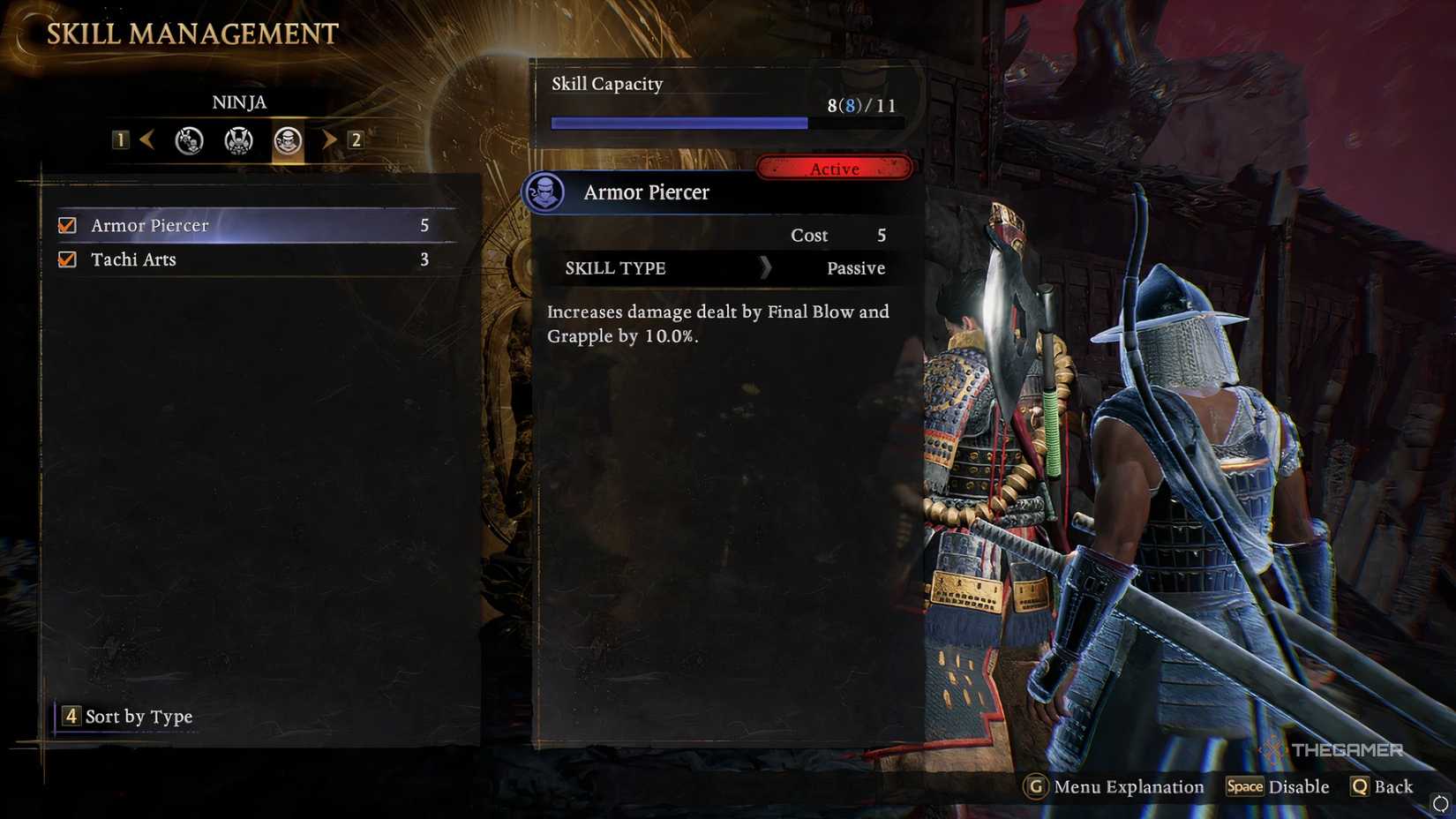Image resolution: width=1456 pixels, height=819 pixels.
Task: Uncheck the Tachi Arts skill checkbox
Action: 66,259
